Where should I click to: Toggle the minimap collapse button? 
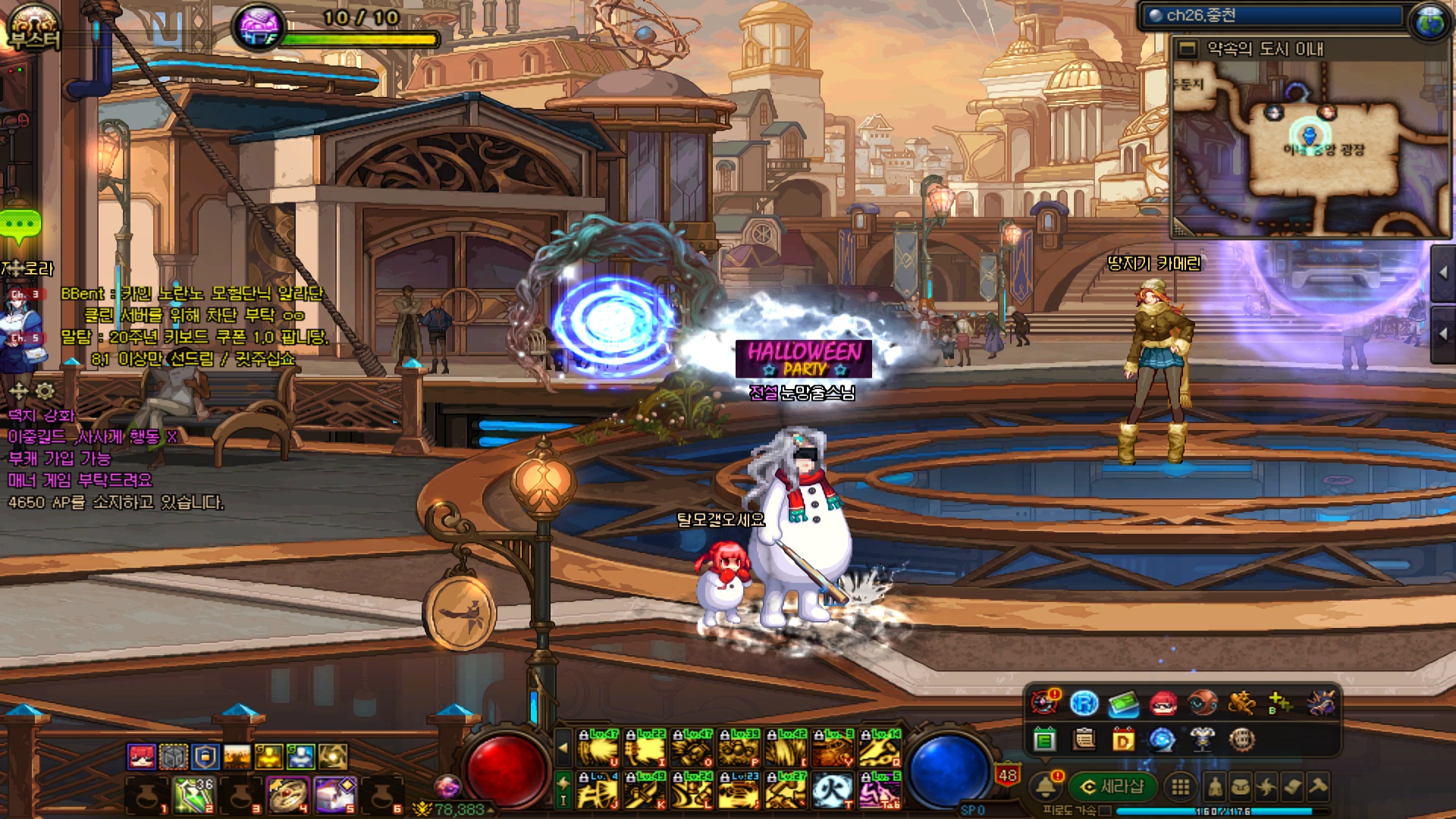coord(1188,49)
